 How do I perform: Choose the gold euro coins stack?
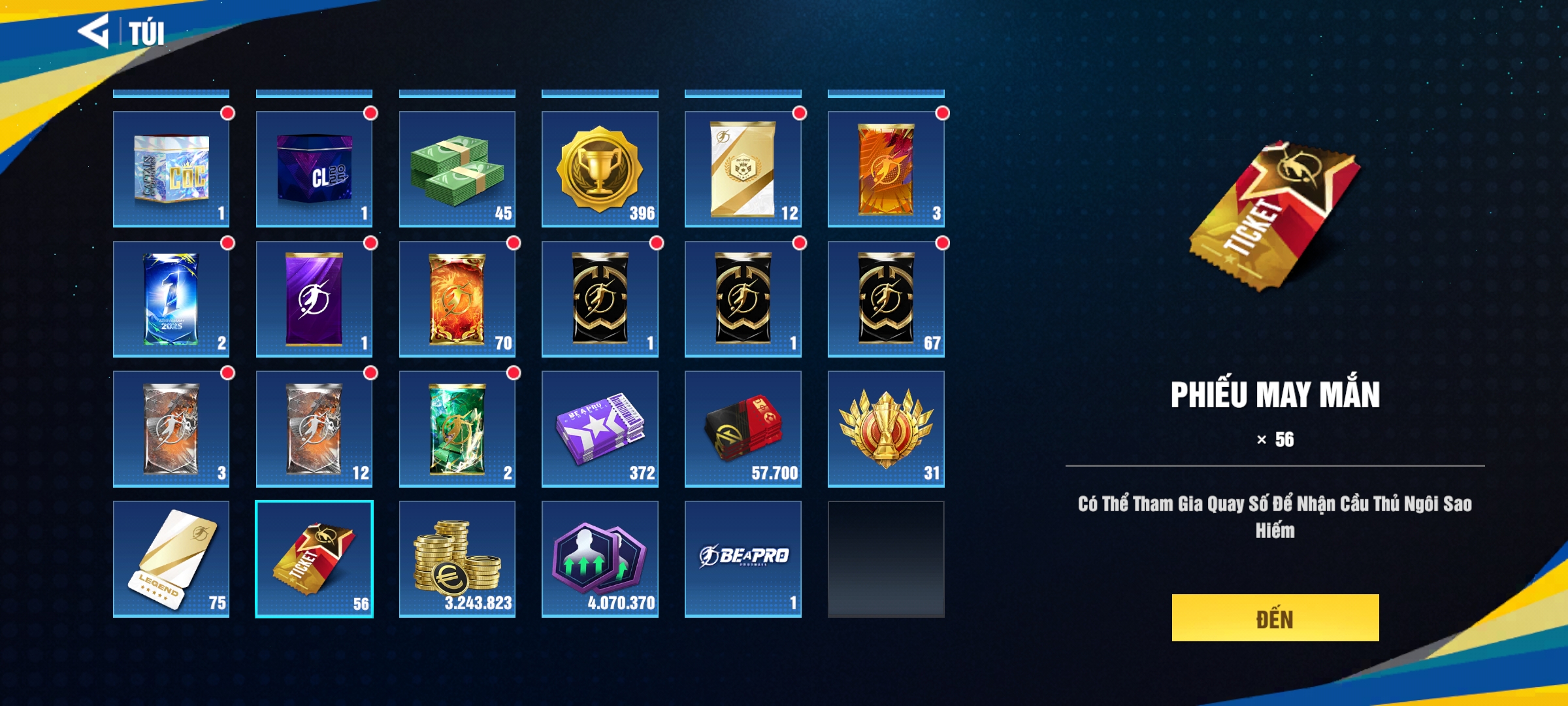click(457, 559)
